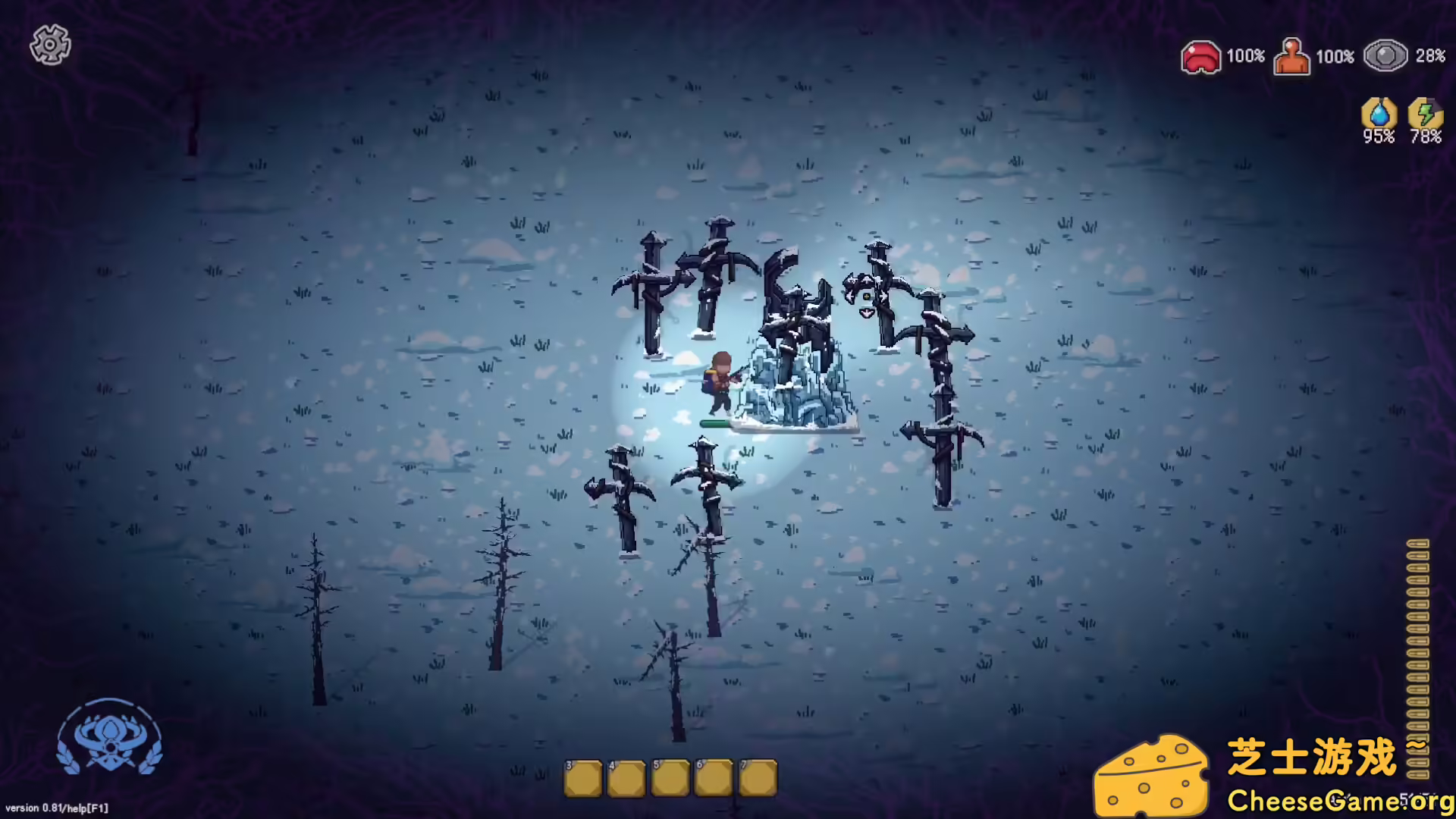Screen dimensions: 1456x819
Task: Select hotbar slot 3
Action: pyautogui.click(x=582, y=777)
